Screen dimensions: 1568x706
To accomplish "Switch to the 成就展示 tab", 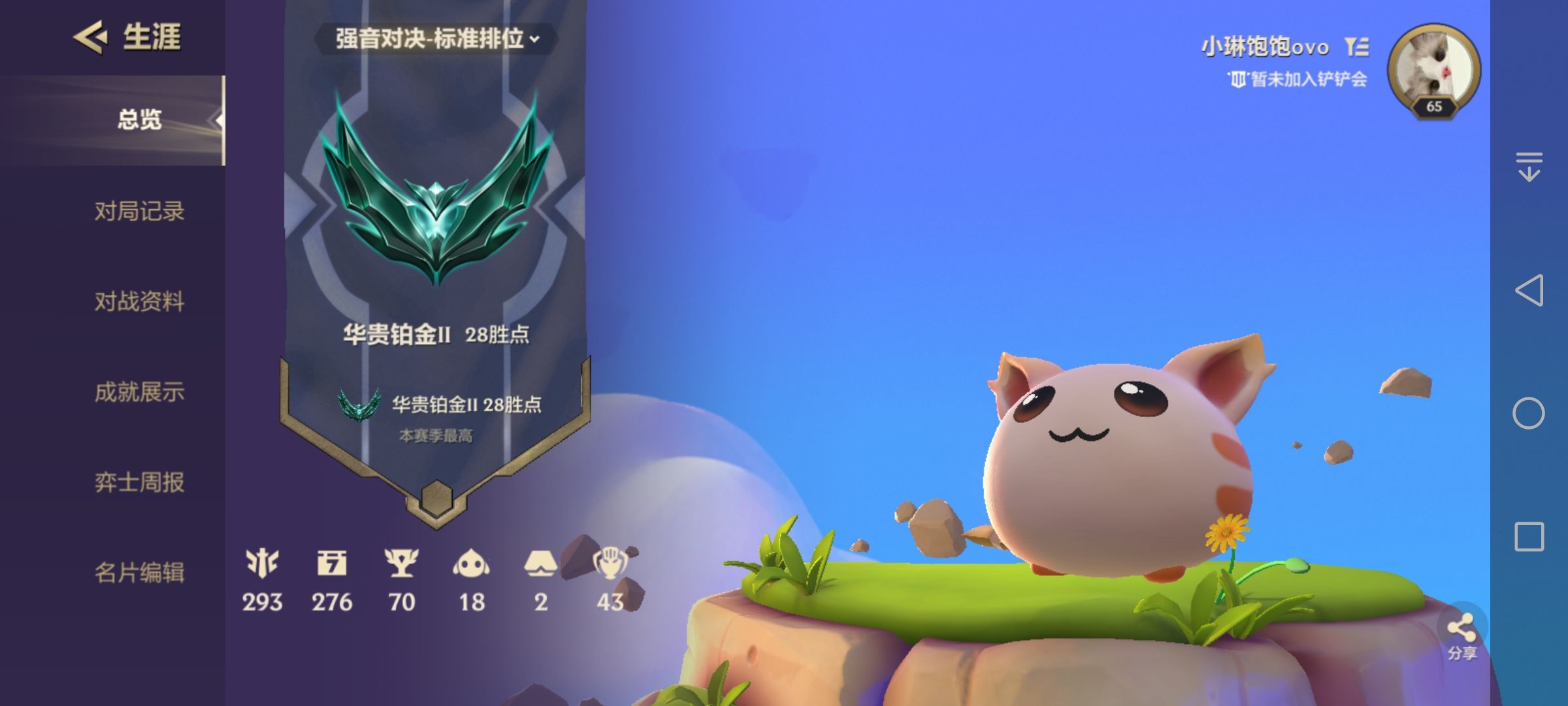I will click(x=140, y=393).
